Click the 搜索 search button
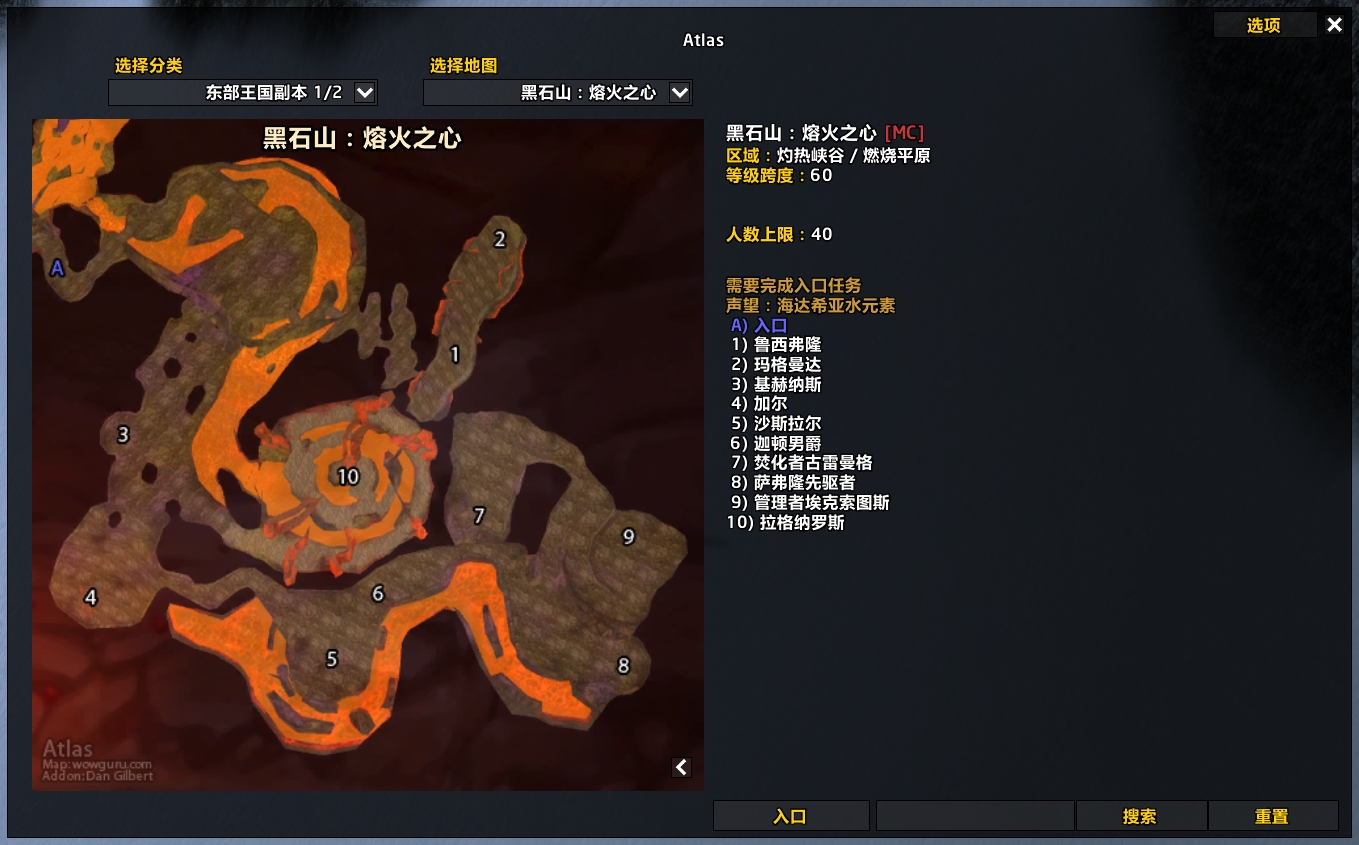 [1140, 816]
